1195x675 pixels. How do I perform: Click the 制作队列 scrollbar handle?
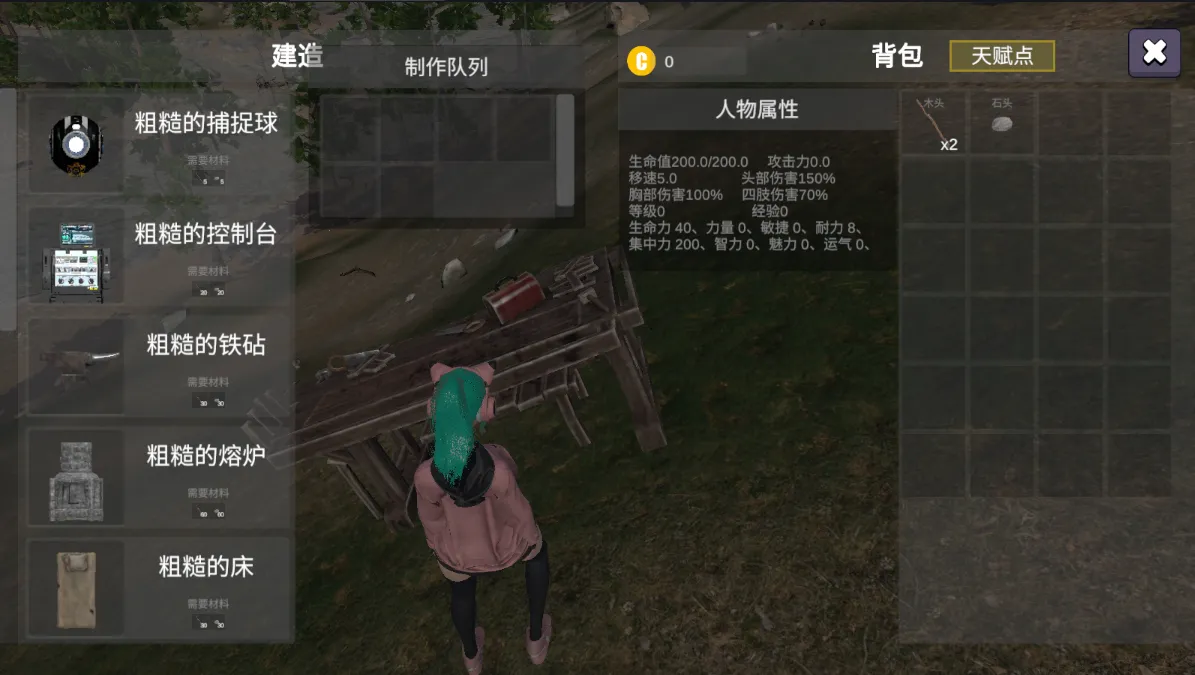(565, 150)
